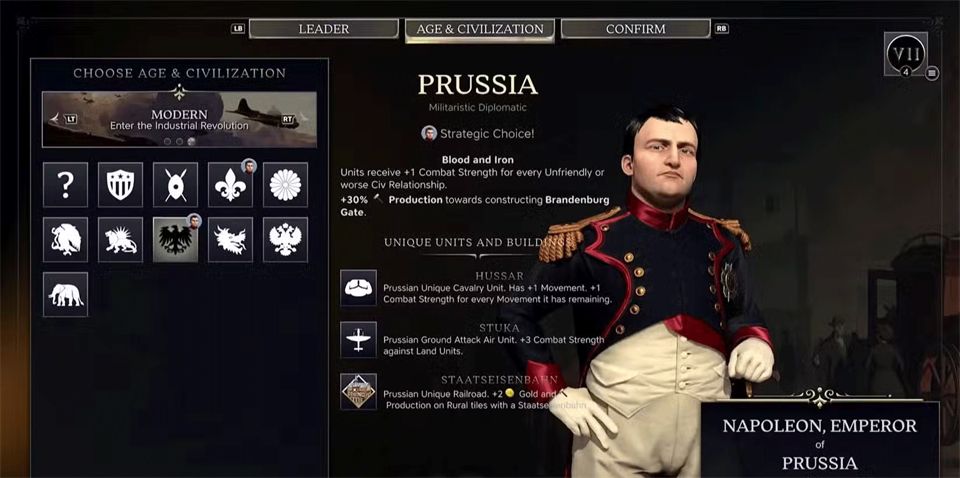Image resolution: width=960 pixels, height=478 pixels.
Task: Select the striped shield civilization tile
Action: pyautogui.click(x=120, y=185)
